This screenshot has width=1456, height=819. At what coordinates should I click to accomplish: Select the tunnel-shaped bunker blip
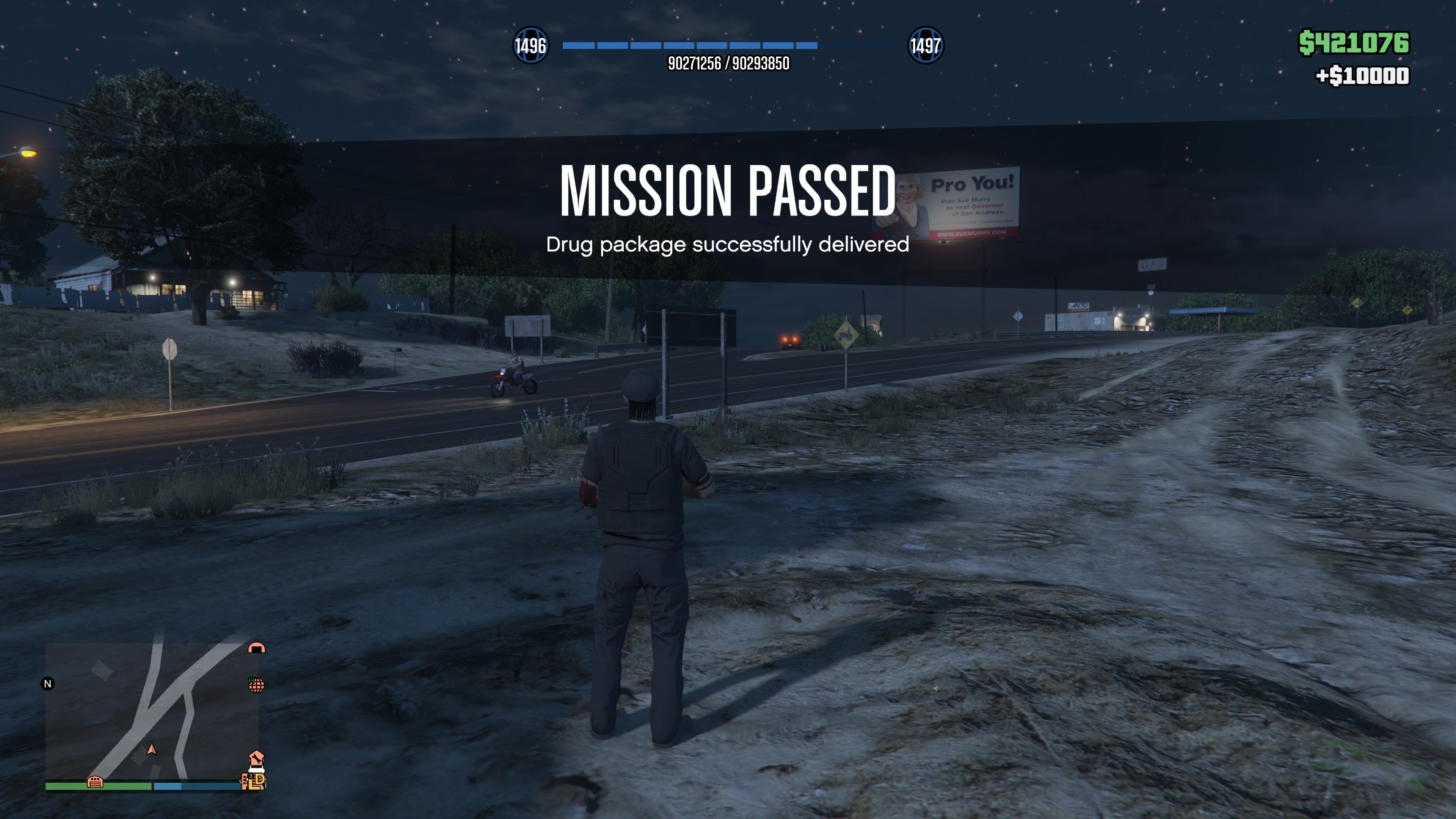tap(257, 648)
